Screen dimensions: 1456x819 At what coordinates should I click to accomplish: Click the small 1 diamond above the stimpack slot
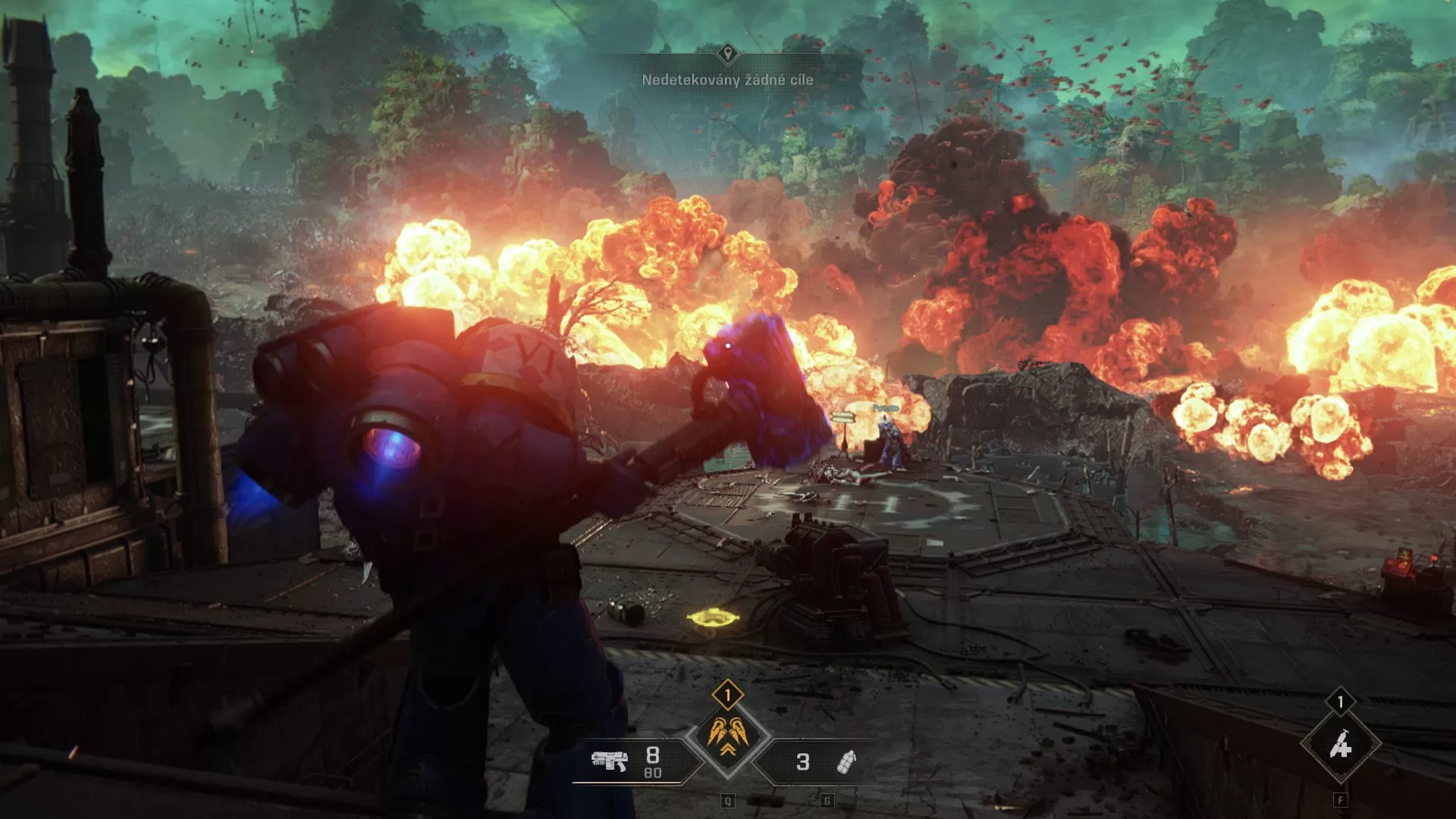click(1341, 701)
